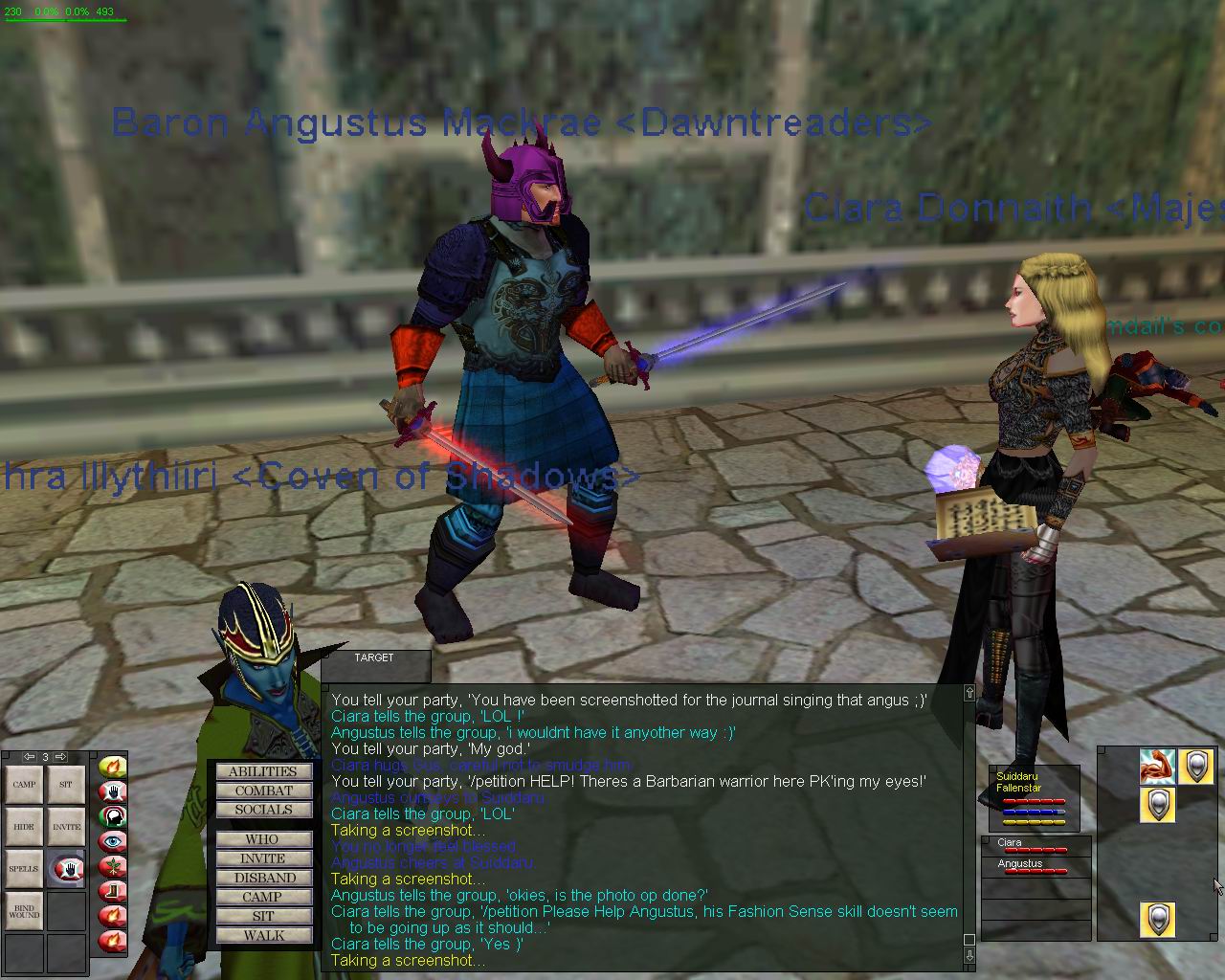1225x980 pixels.
Task: Cast the boot spell gem
Action: pos(113,891)
